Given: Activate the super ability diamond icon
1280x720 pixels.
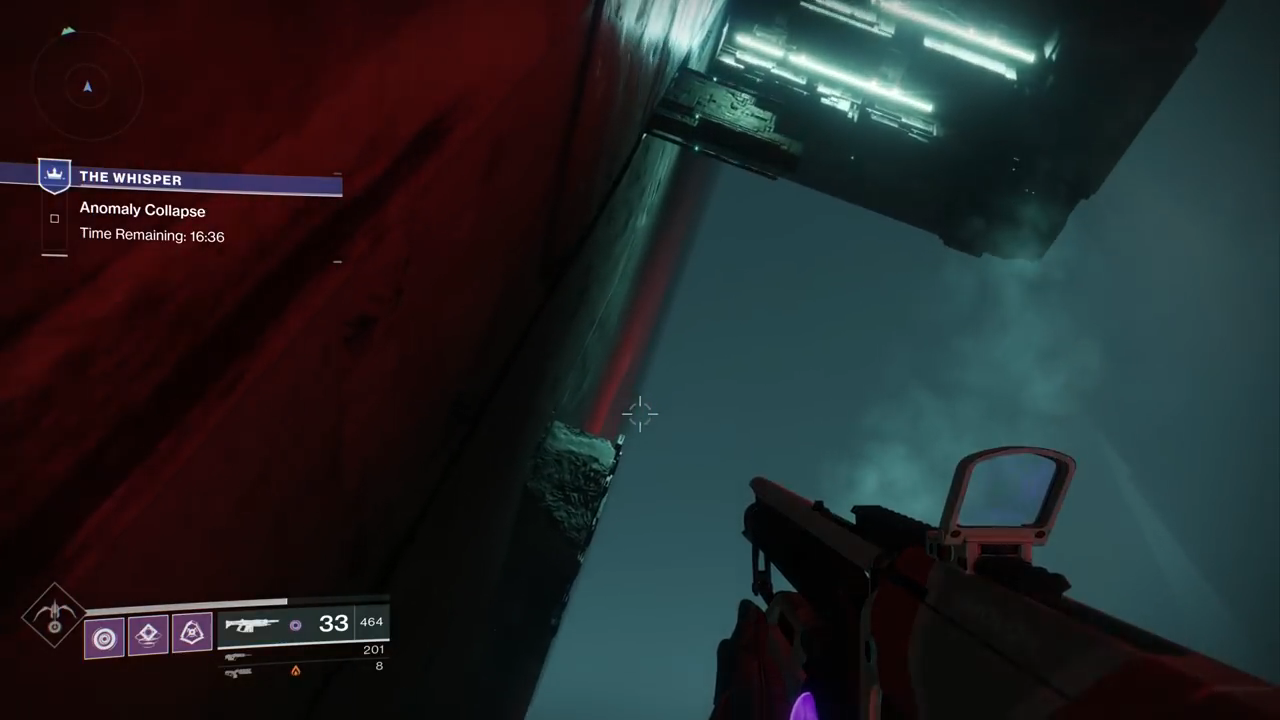Looking at the screenshot, I should point(54,615).
